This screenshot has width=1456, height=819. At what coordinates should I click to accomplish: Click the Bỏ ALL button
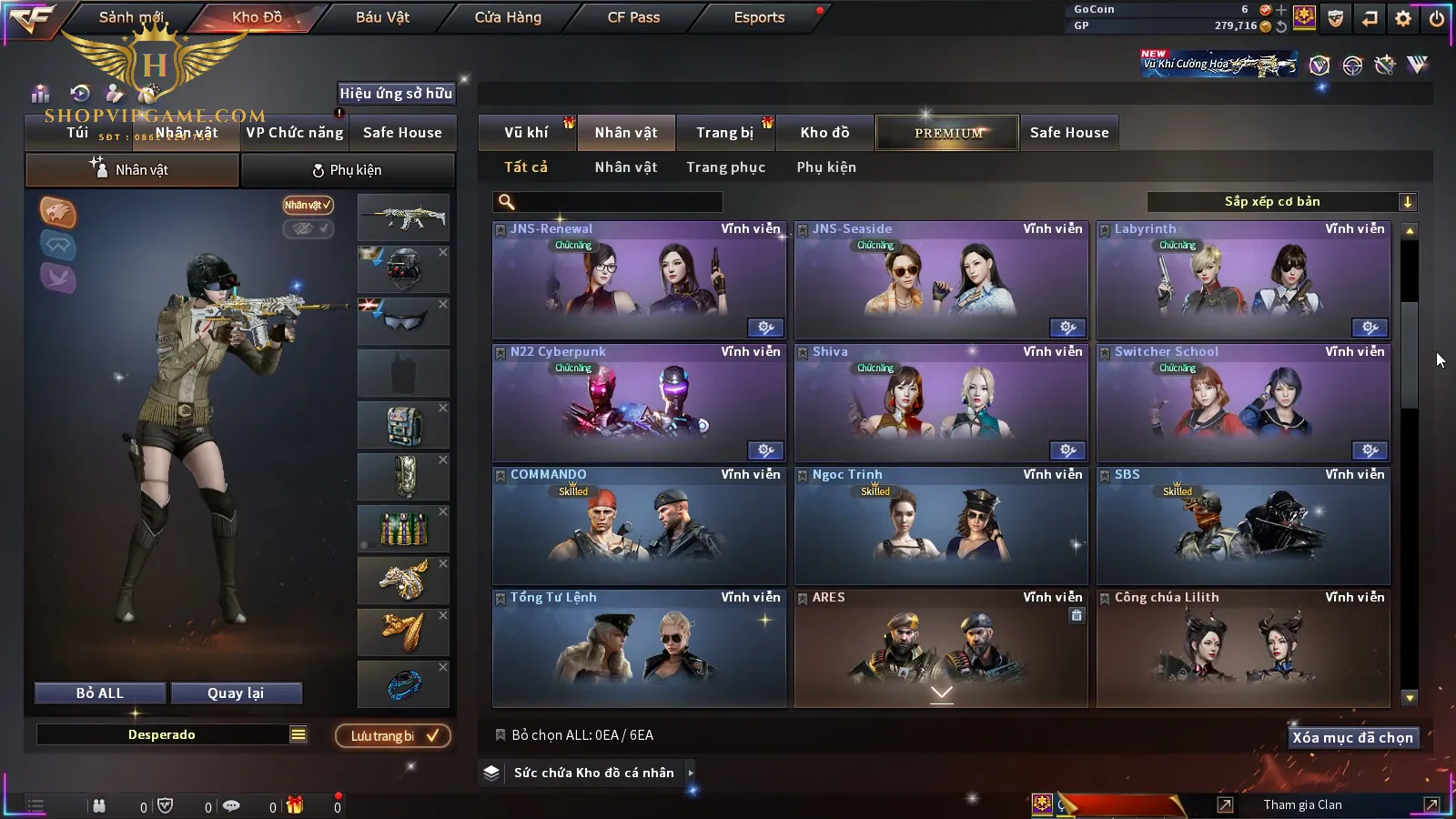(100, 693)
